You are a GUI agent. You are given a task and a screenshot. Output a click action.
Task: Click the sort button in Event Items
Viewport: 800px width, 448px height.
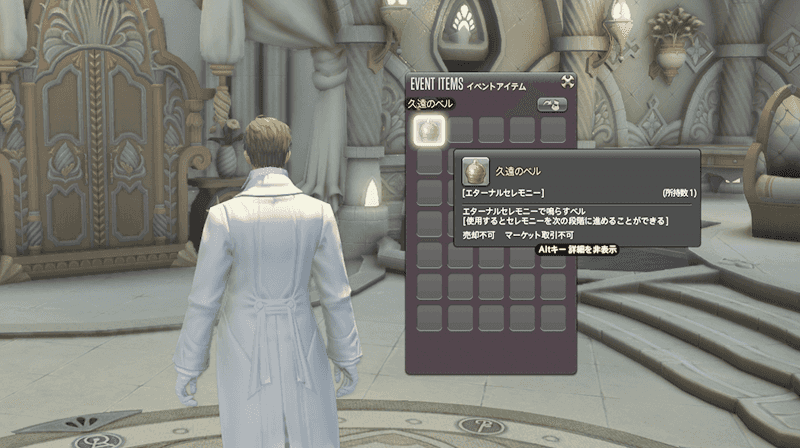[552, 104]
